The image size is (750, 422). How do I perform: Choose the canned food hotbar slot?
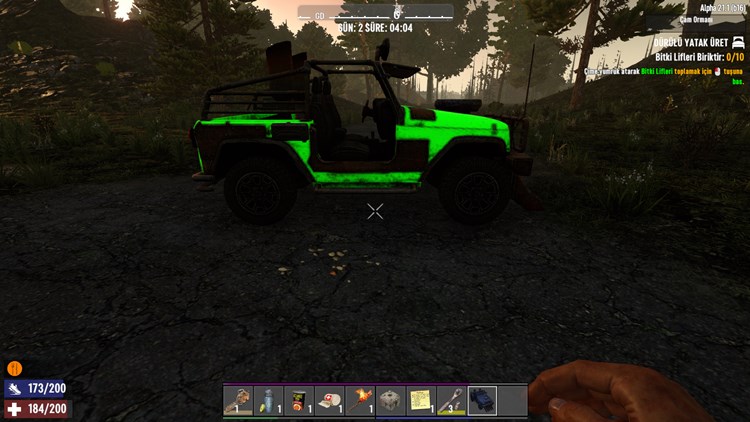(299, 400)
